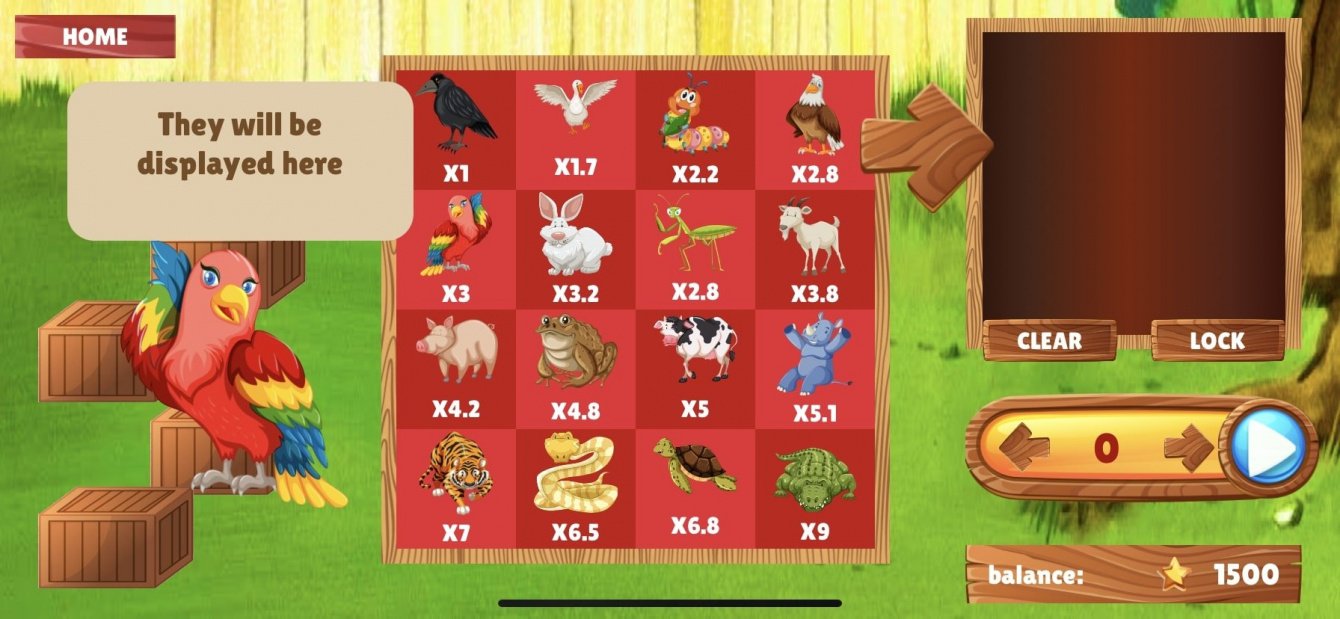The image size is (1340, 619).
Task: Choose the white goose X1.7 tile
Action: pyautogui.click(x=575, y=129)
